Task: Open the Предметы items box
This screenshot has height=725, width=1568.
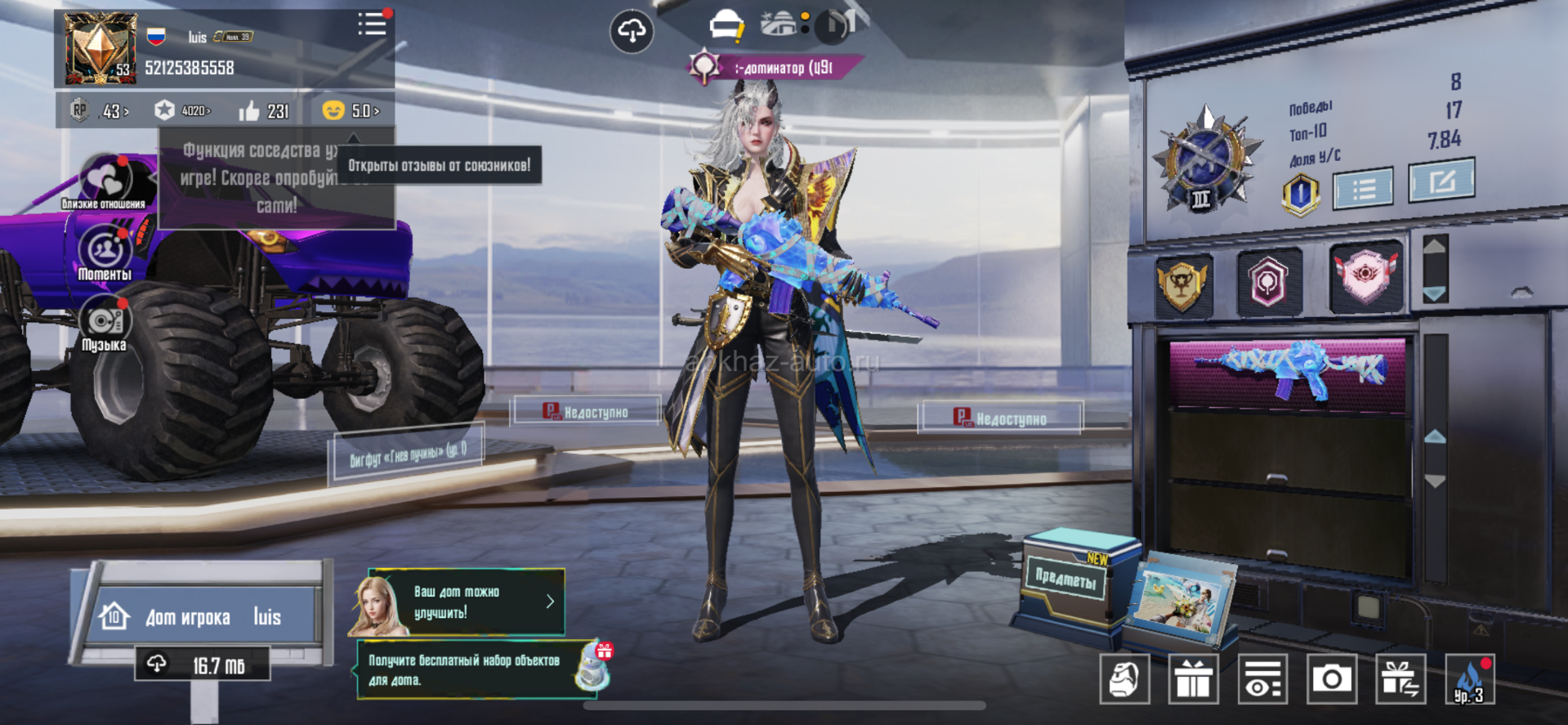Action: click(1065, 579)
